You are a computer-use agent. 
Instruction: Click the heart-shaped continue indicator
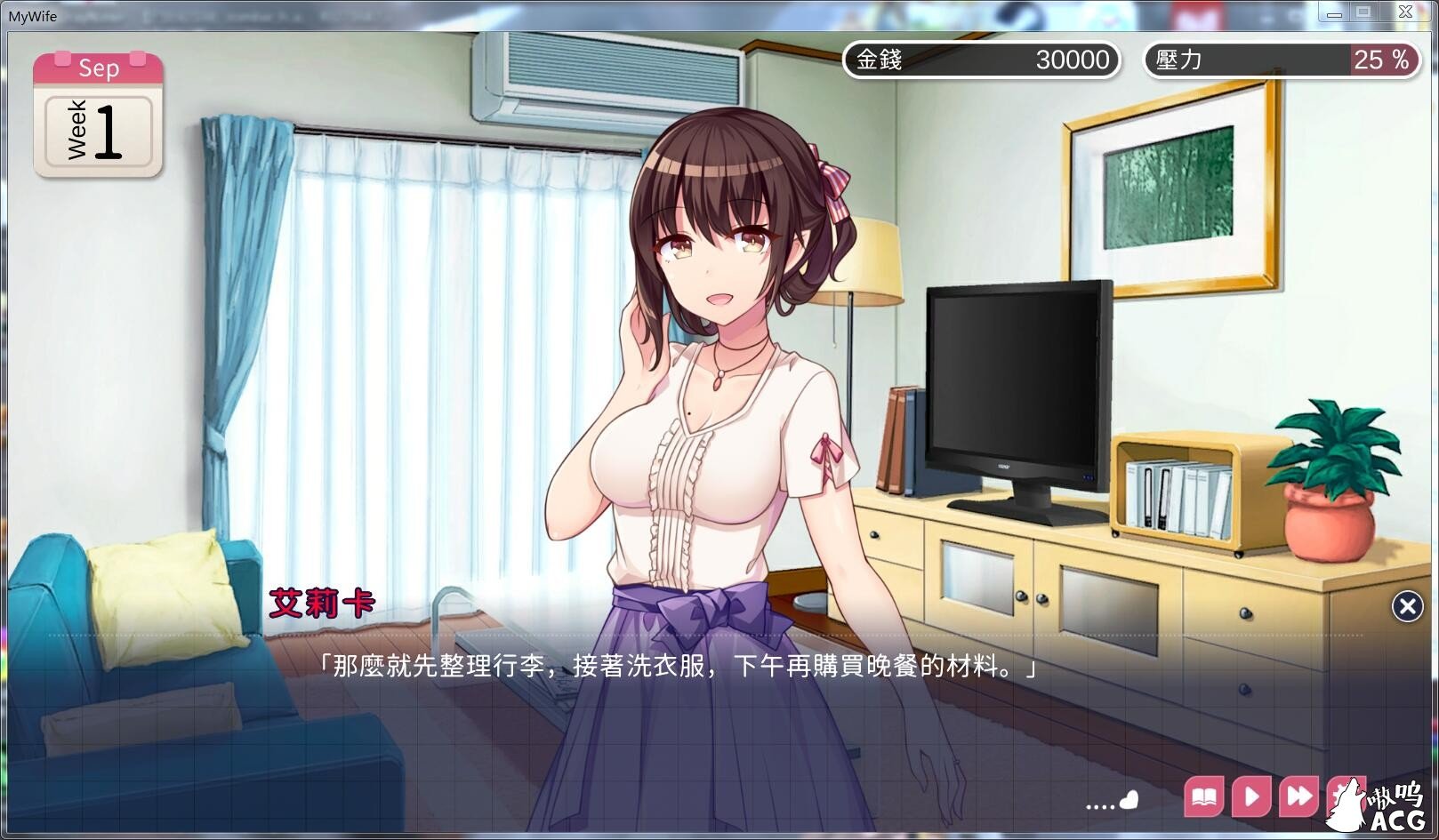click(x=1129, y=800)
